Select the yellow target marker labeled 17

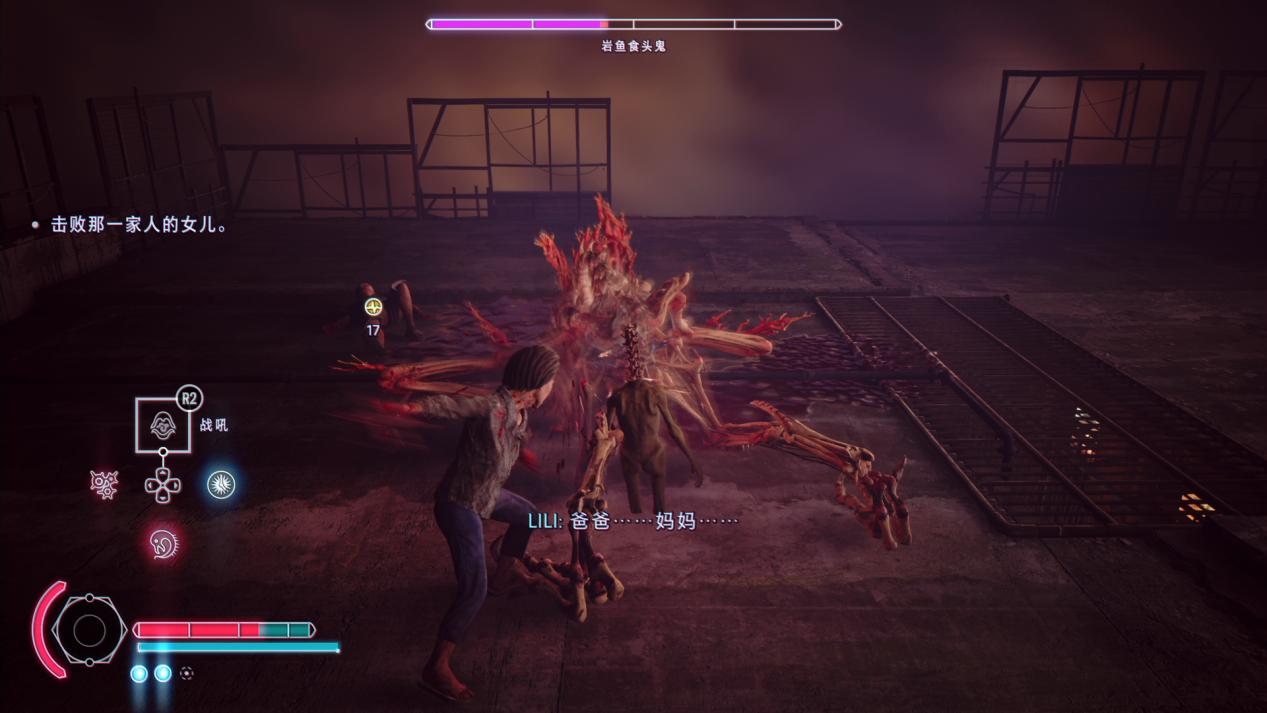coord(373,307)
